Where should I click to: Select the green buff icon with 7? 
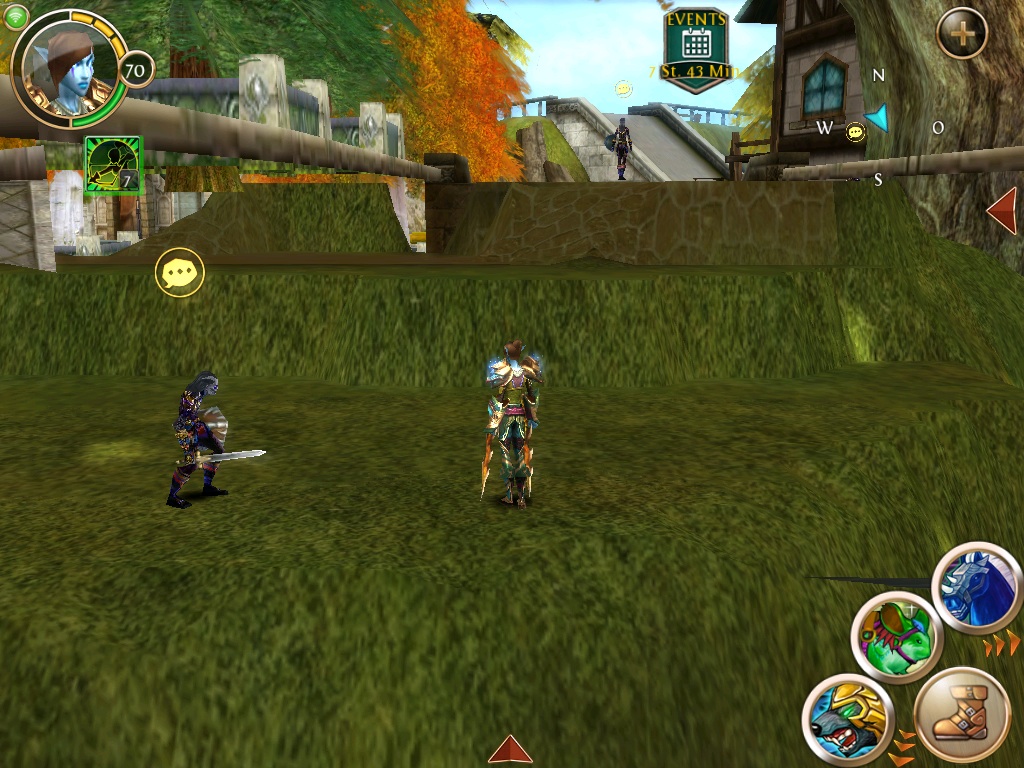click(114, 165)
